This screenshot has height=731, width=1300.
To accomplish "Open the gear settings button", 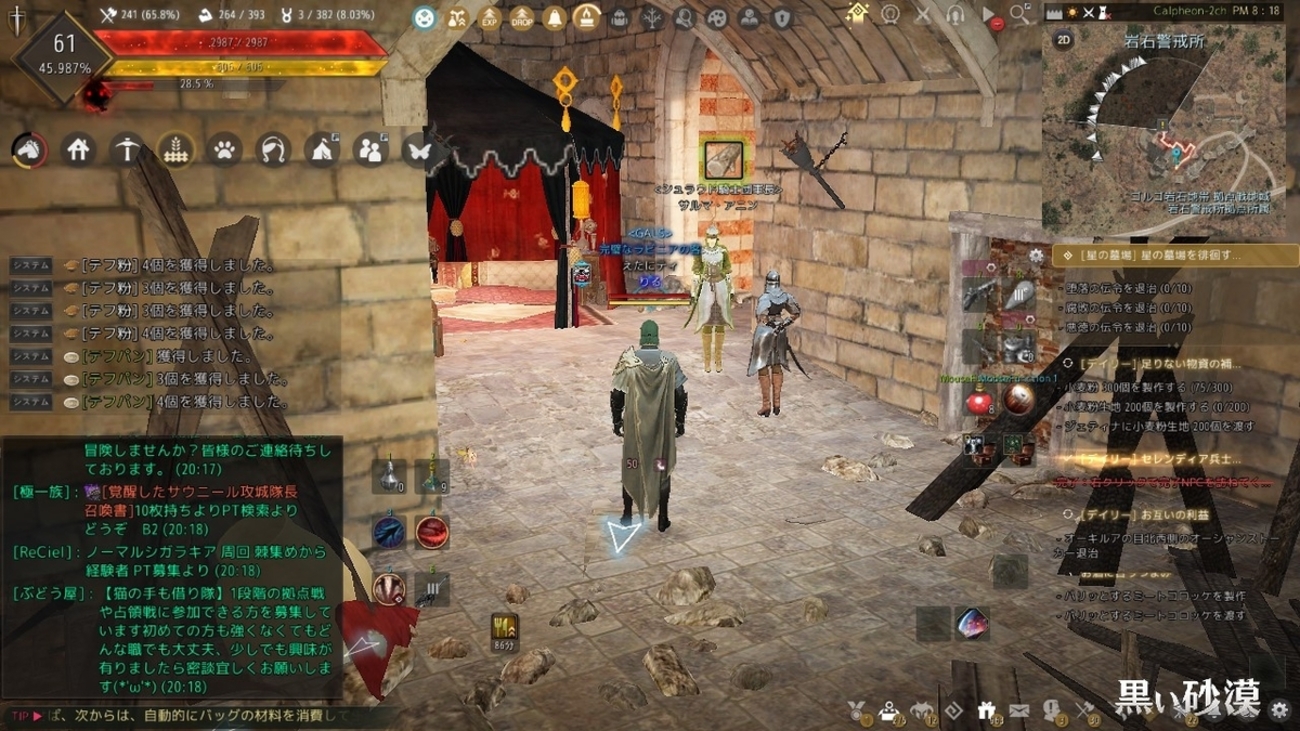I will [1279, 711].
